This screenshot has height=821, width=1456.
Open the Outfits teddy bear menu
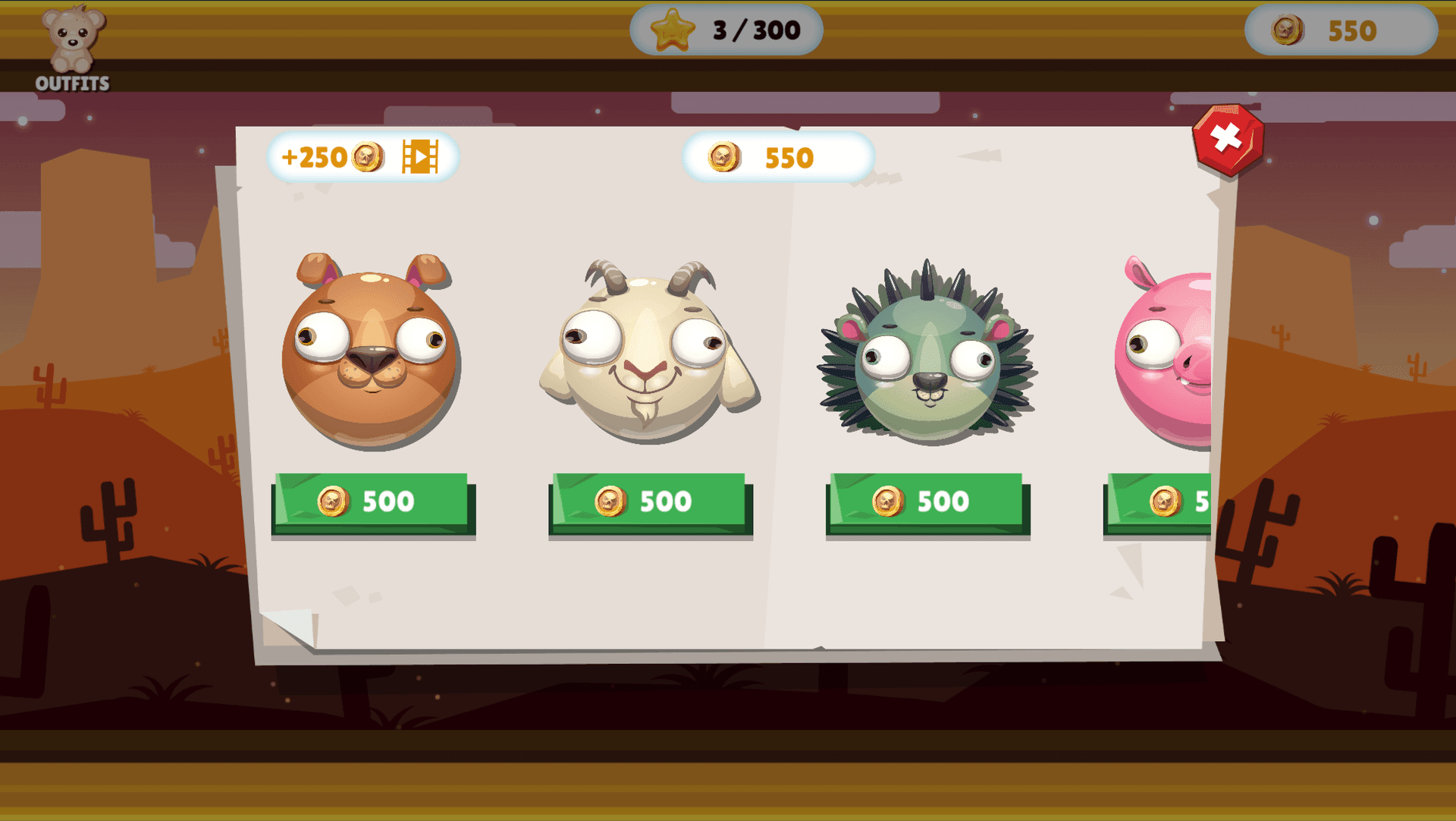73,49
